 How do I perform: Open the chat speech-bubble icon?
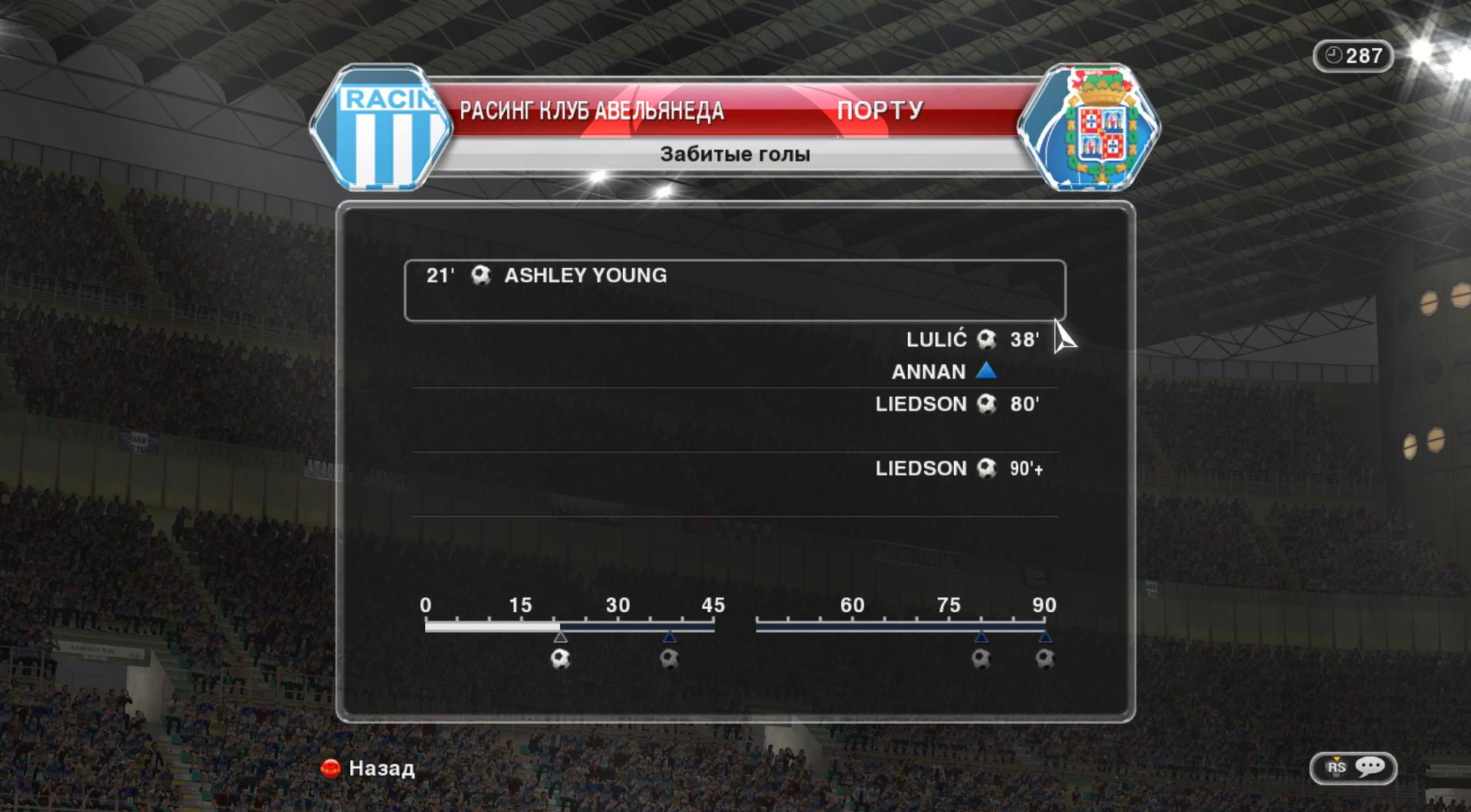tap(1369, 768)
